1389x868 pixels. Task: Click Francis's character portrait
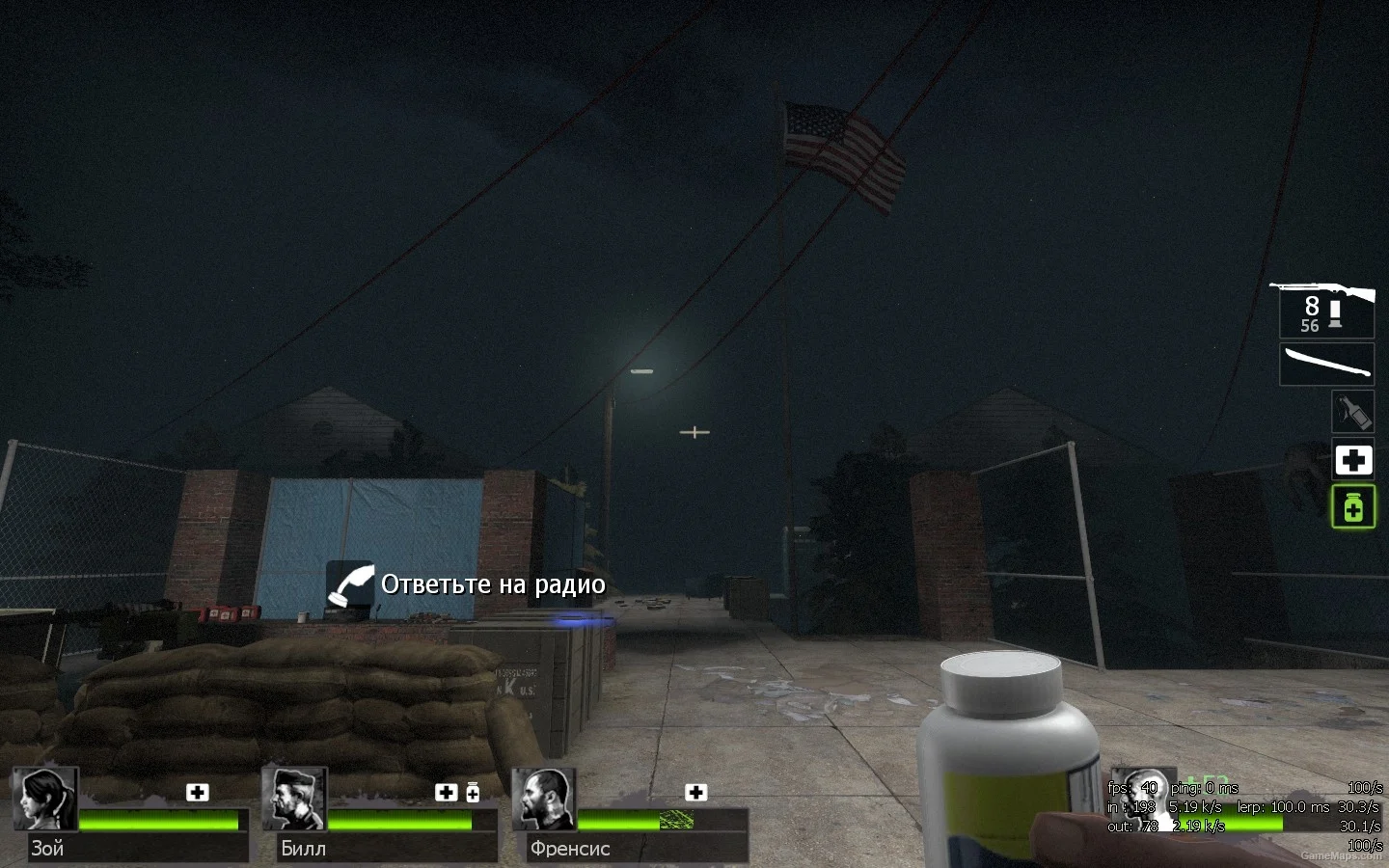click(x=544, y=799)
